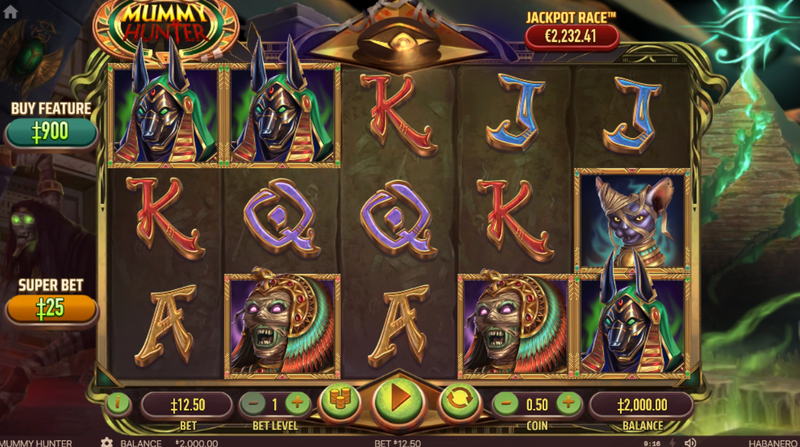Click the coin stack max bet button
This screenshot has height=447, width=800.
(x=339, y=402)
